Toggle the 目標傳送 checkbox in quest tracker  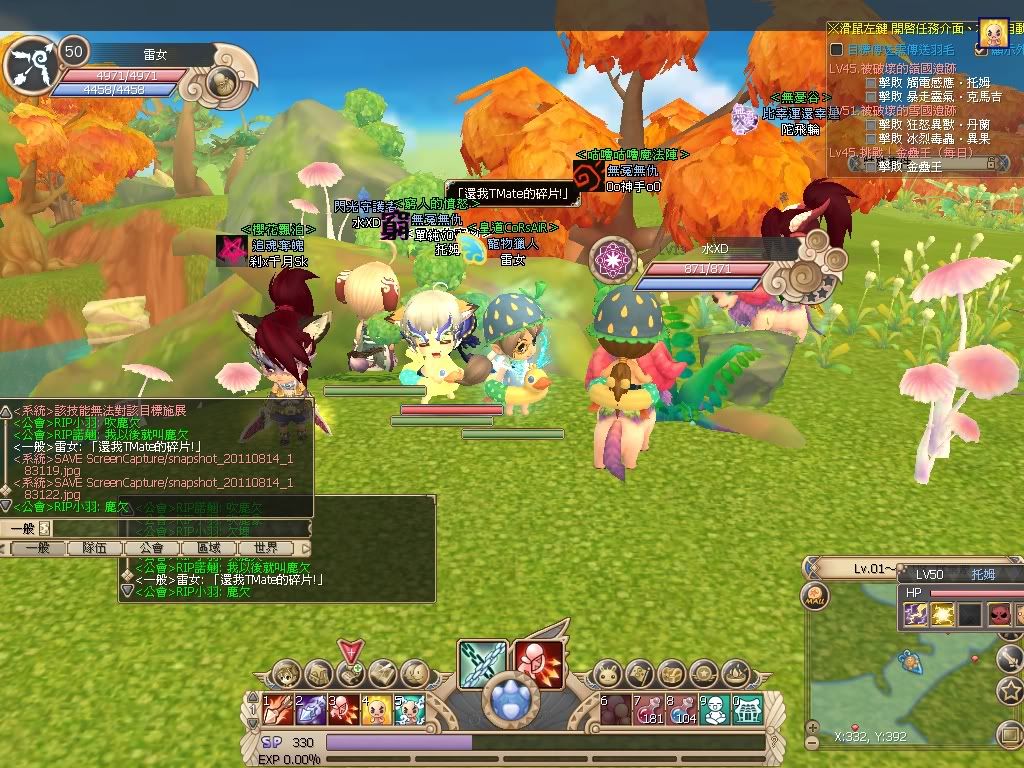(x=837, y=49)
